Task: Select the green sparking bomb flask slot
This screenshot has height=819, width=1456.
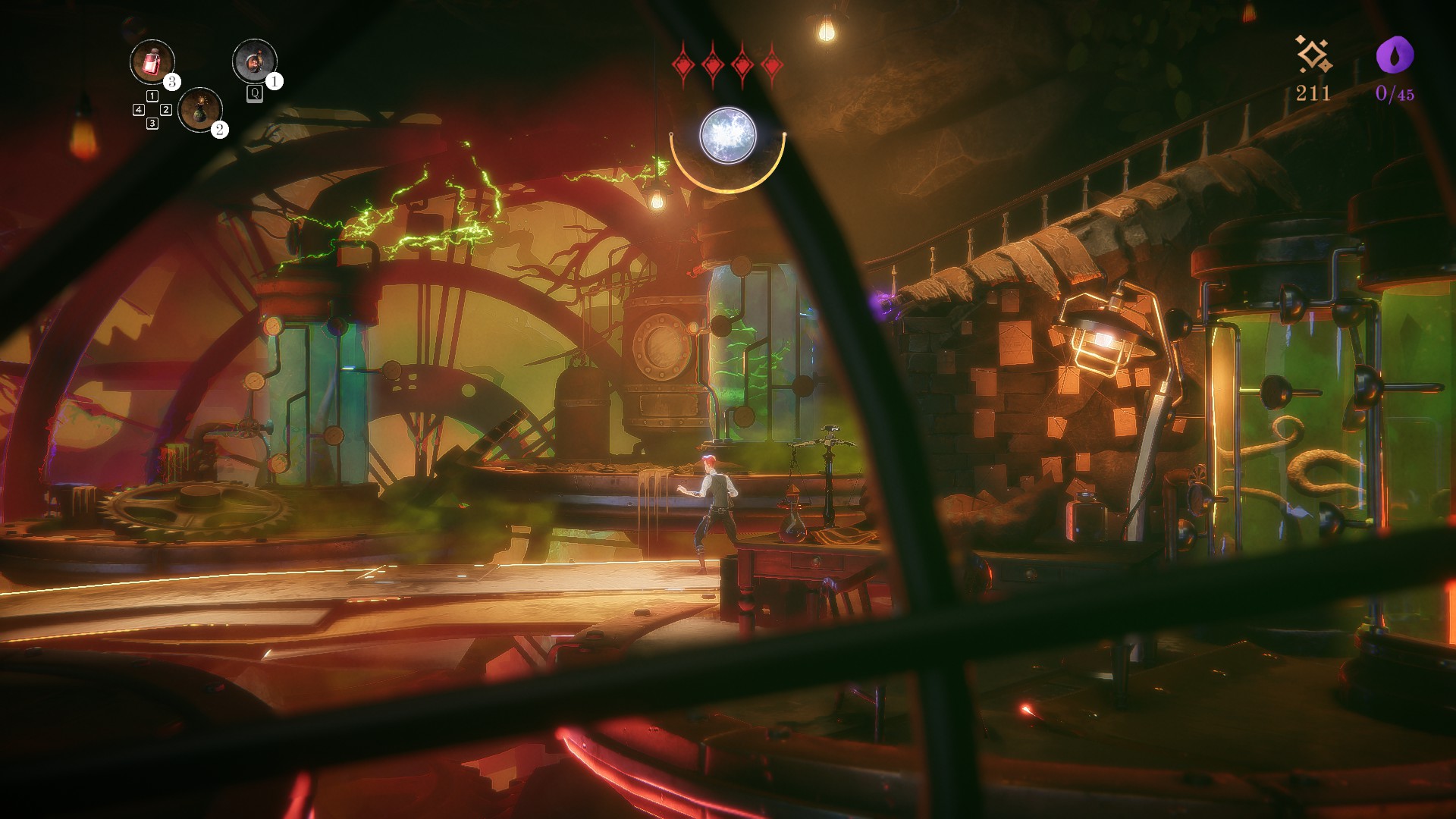Action: pos(200,109)
